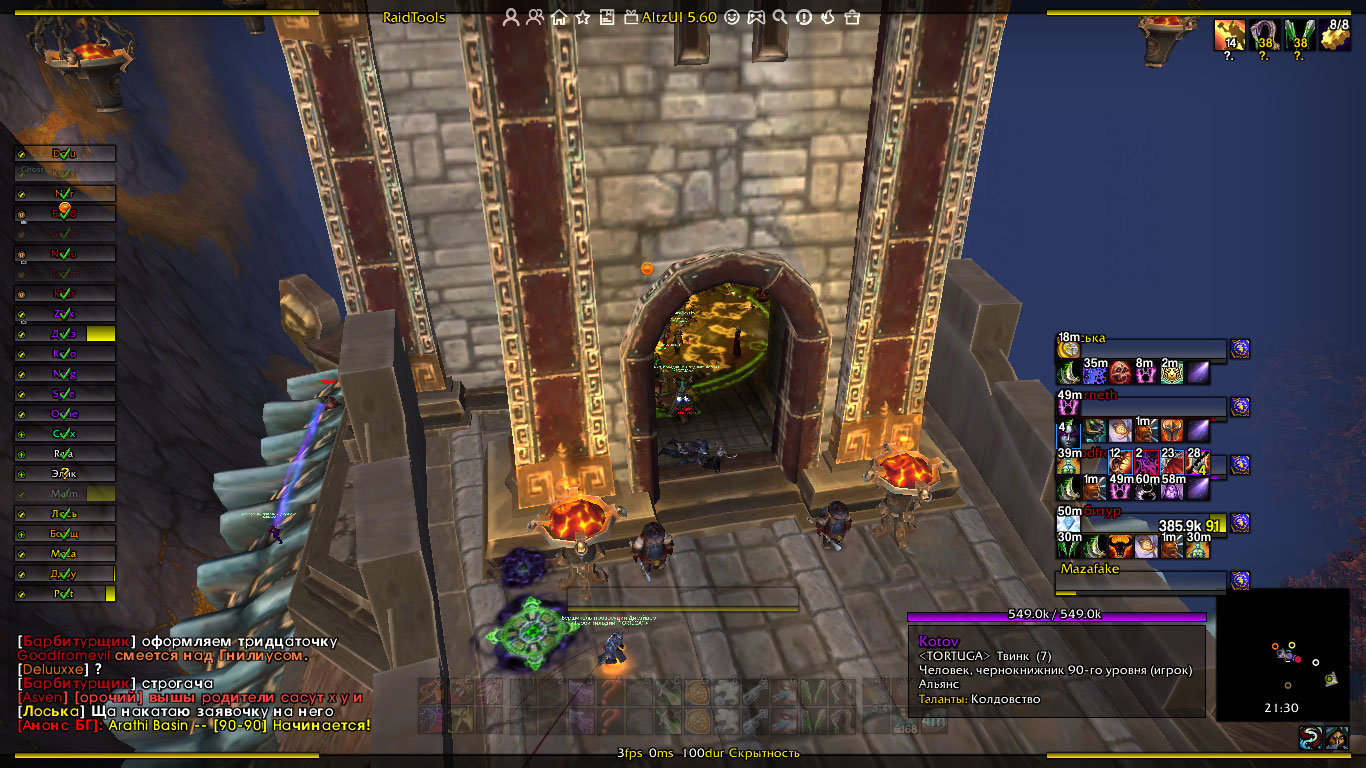Open the smiley face icon
This screenshot has width=1366, height=768.
pos(732,17)
